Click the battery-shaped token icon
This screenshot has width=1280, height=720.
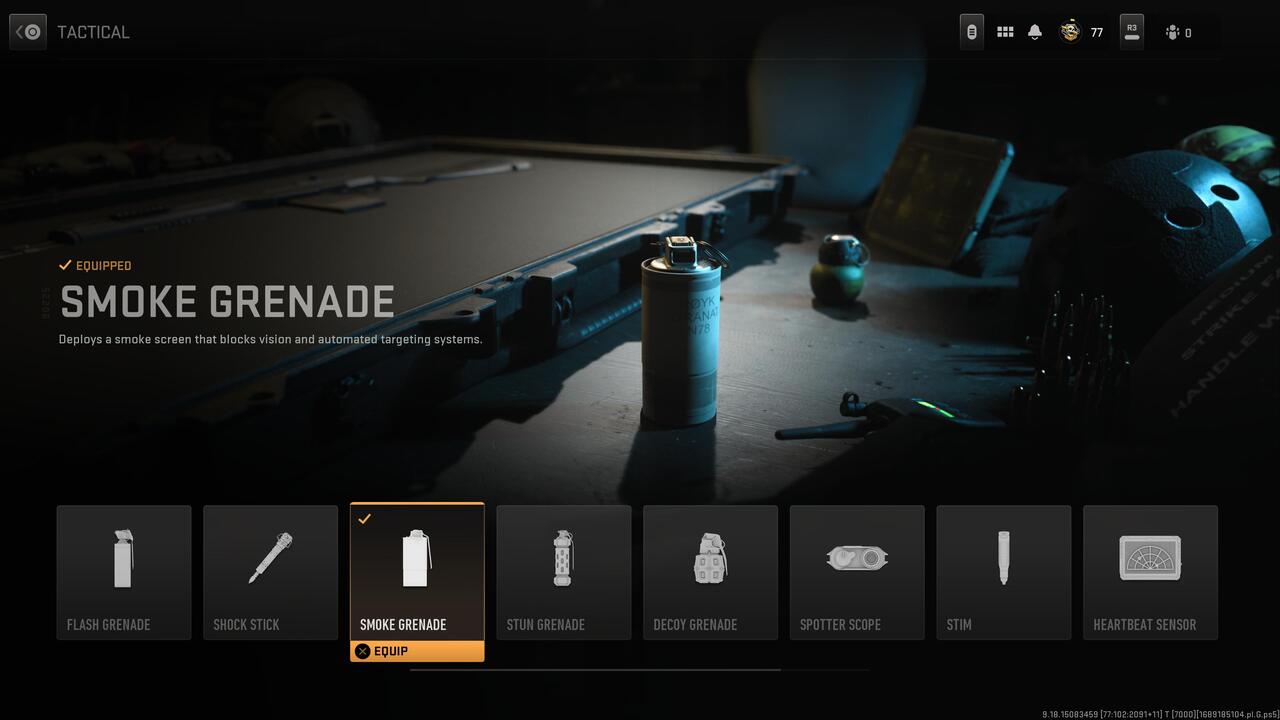tap(971, 32)
